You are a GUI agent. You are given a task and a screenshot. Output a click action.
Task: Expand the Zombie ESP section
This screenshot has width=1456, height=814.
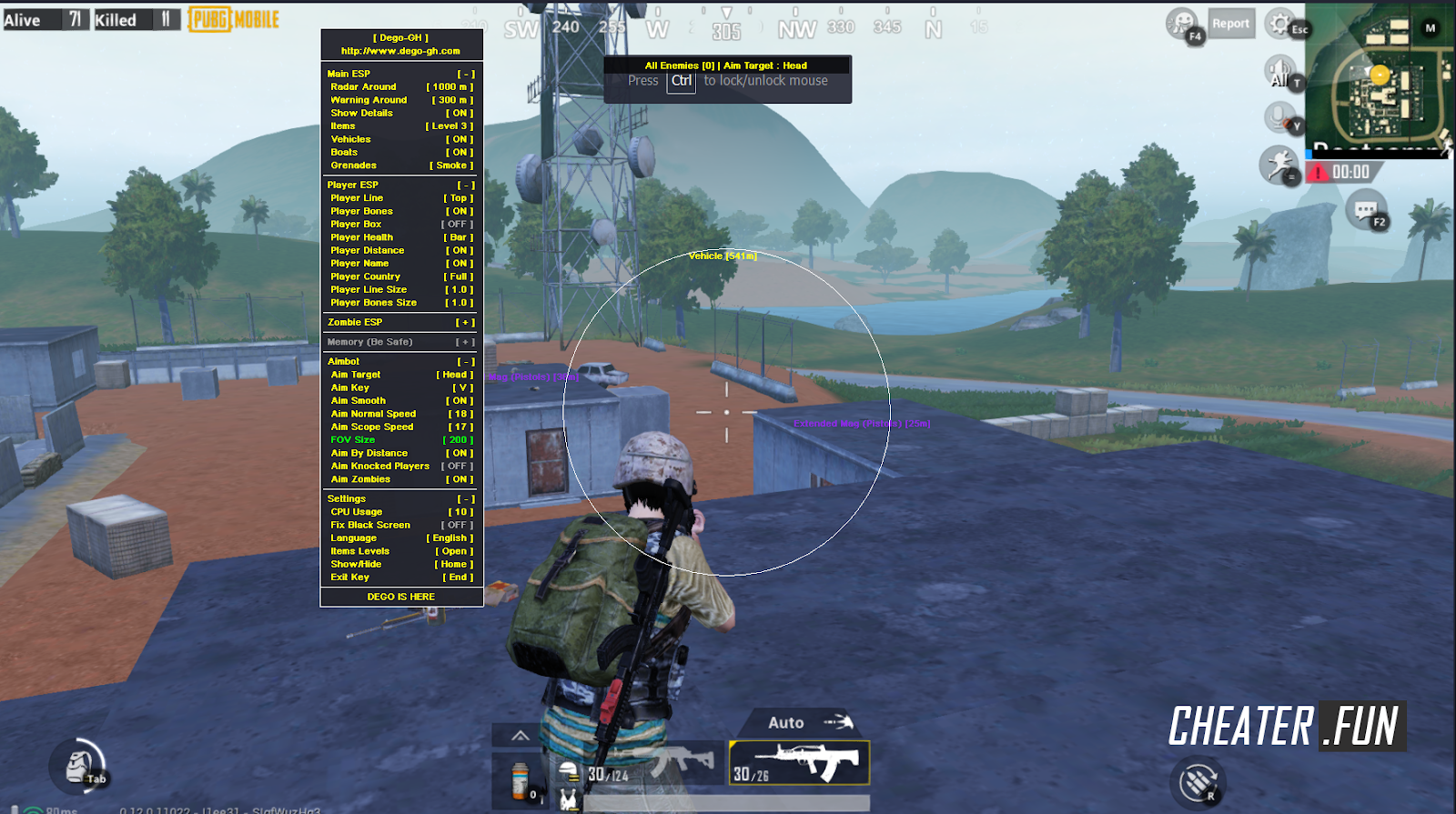(x=464, y=322)
